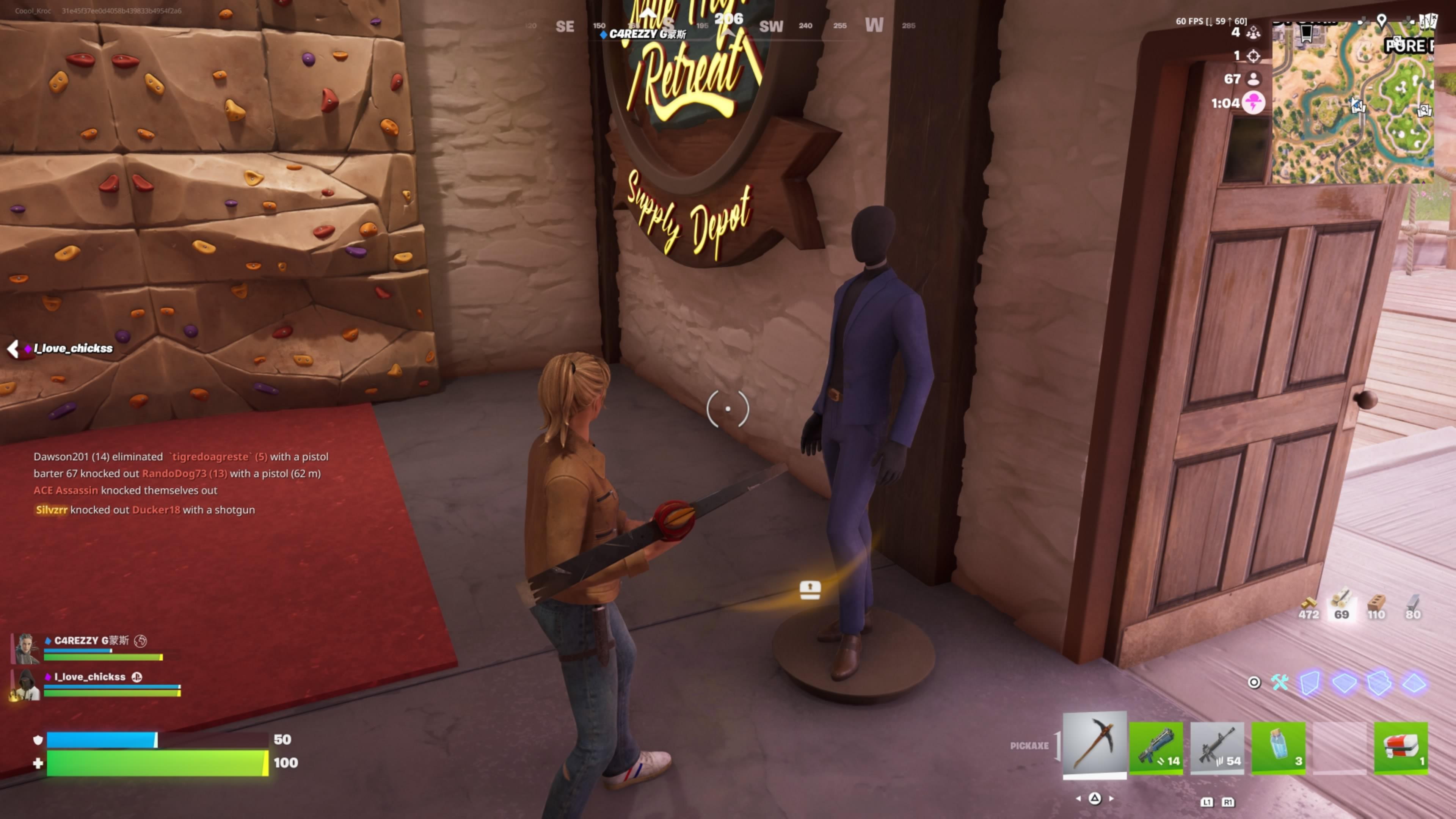Toggle build mode with the crossed tools icon
Screen dimensions: 1456x819
[1280, 682]
